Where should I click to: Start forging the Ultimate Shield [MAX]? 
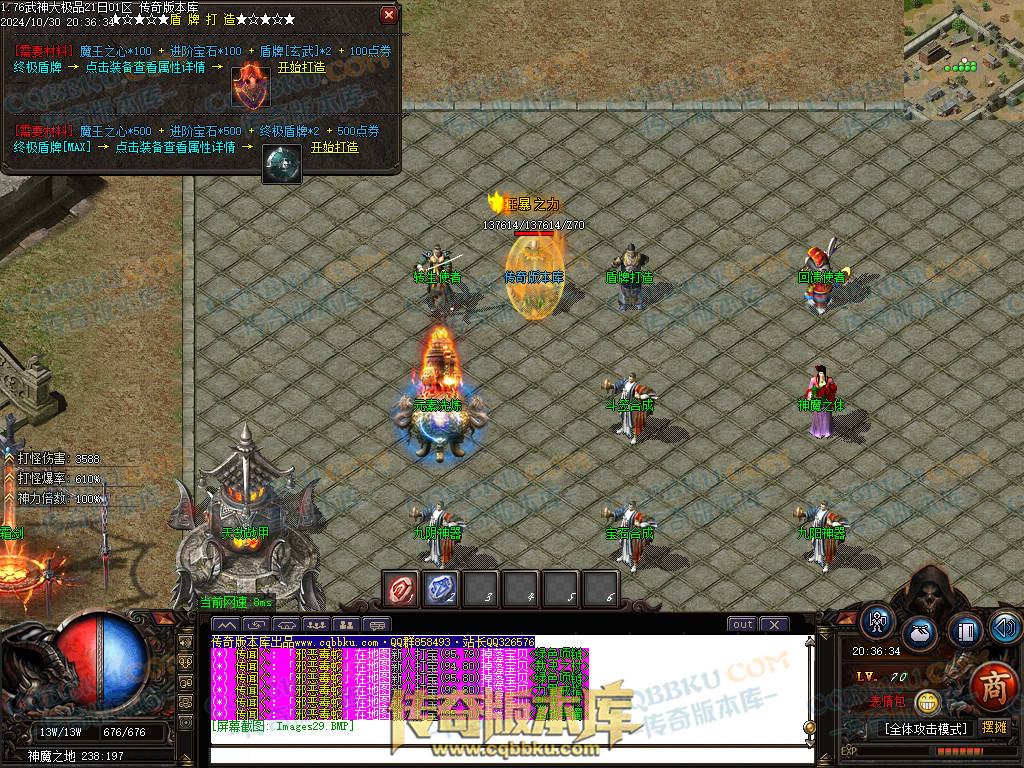(334, 147)
